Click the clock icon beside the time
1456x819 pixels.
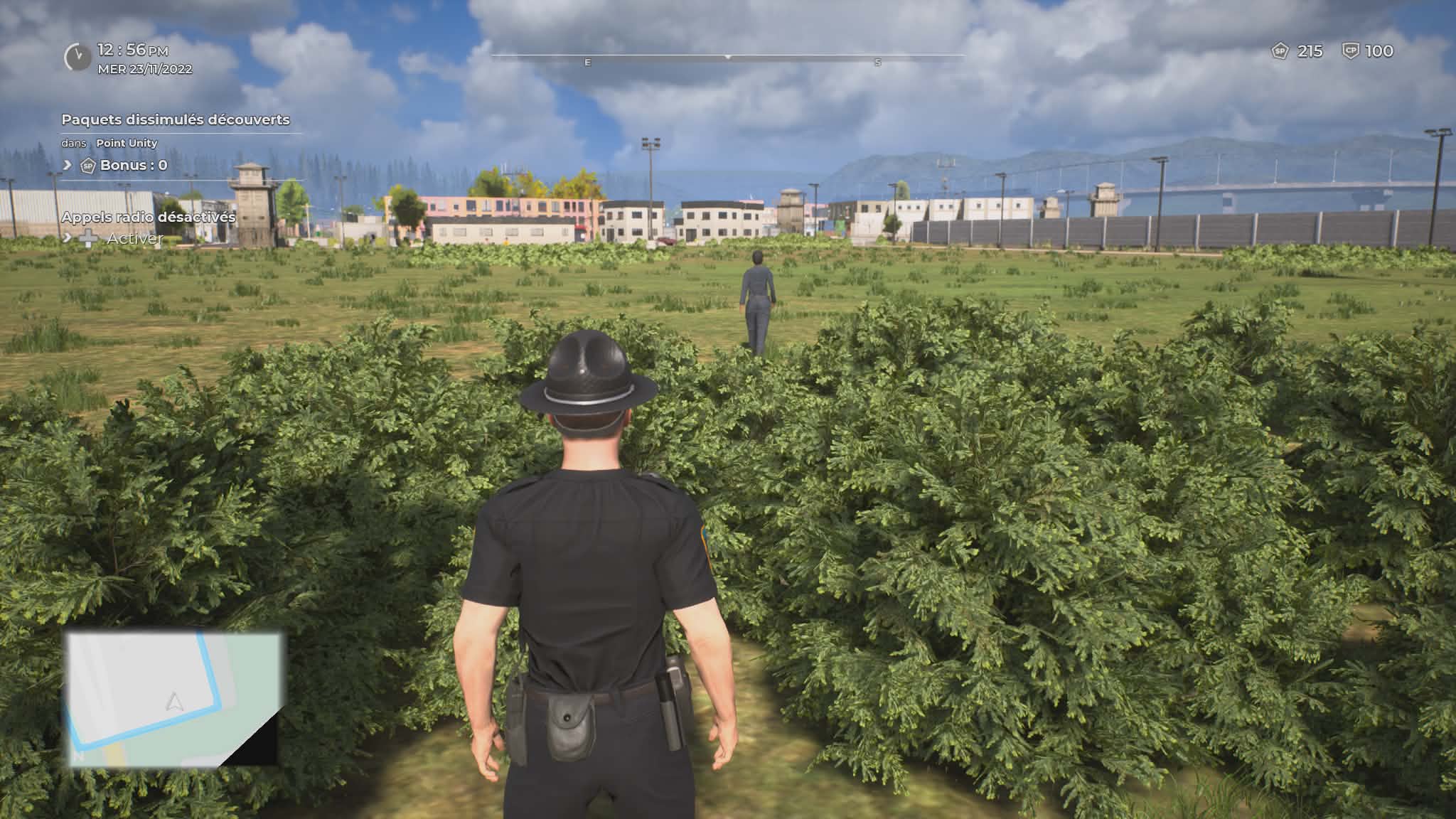[77, 57]
